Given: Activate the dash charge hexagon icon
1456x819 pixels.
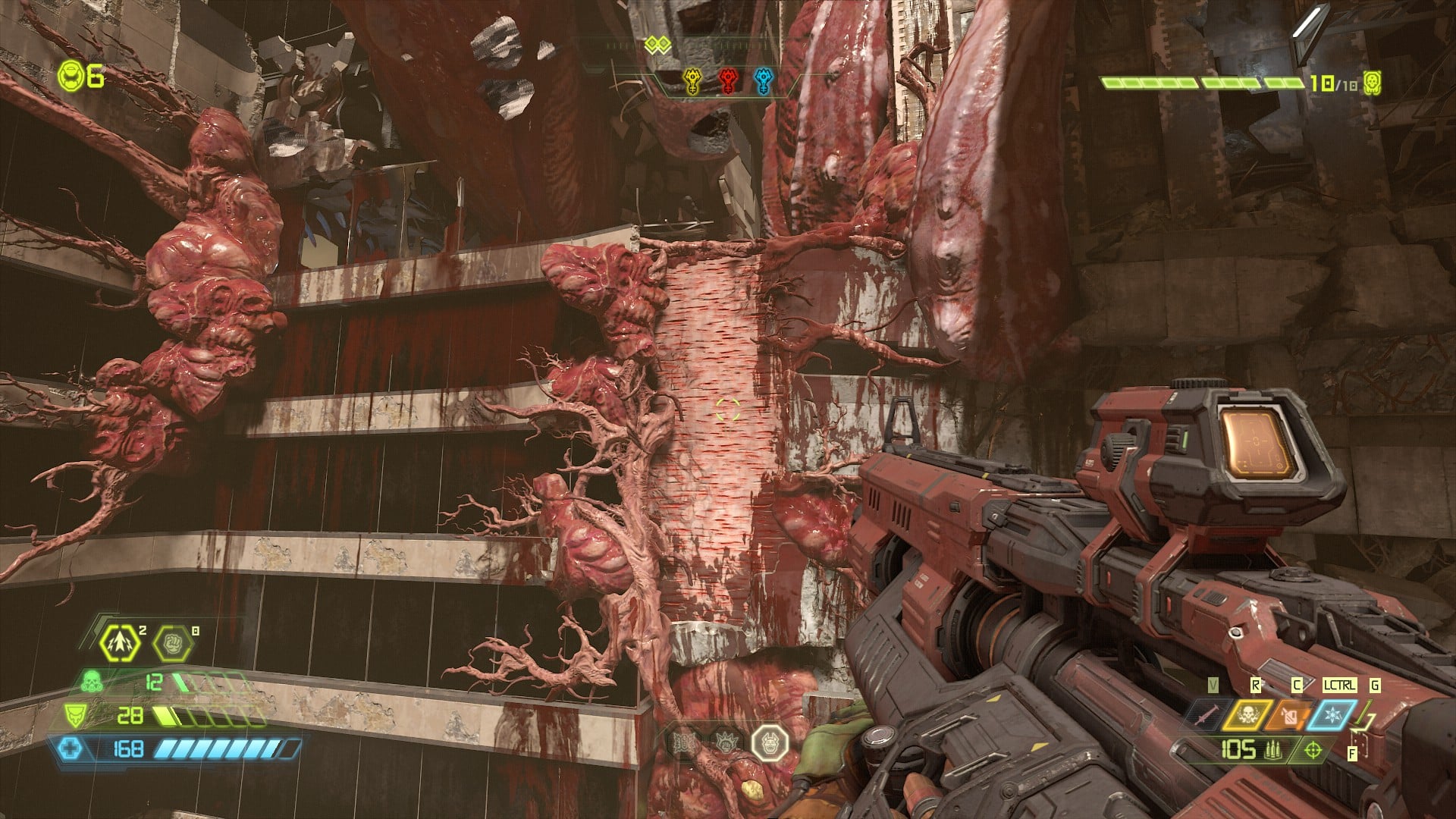Looking at the screenshot, I should click(120, 644).
